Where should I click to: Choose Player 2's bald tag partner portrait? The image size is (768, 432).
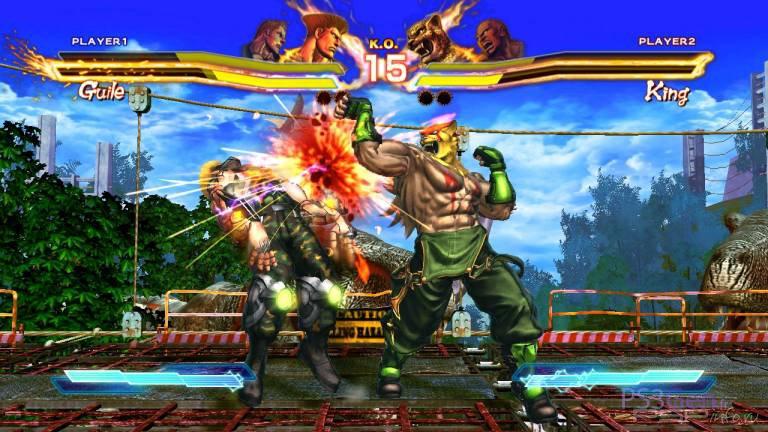click(x=499, y=39)
